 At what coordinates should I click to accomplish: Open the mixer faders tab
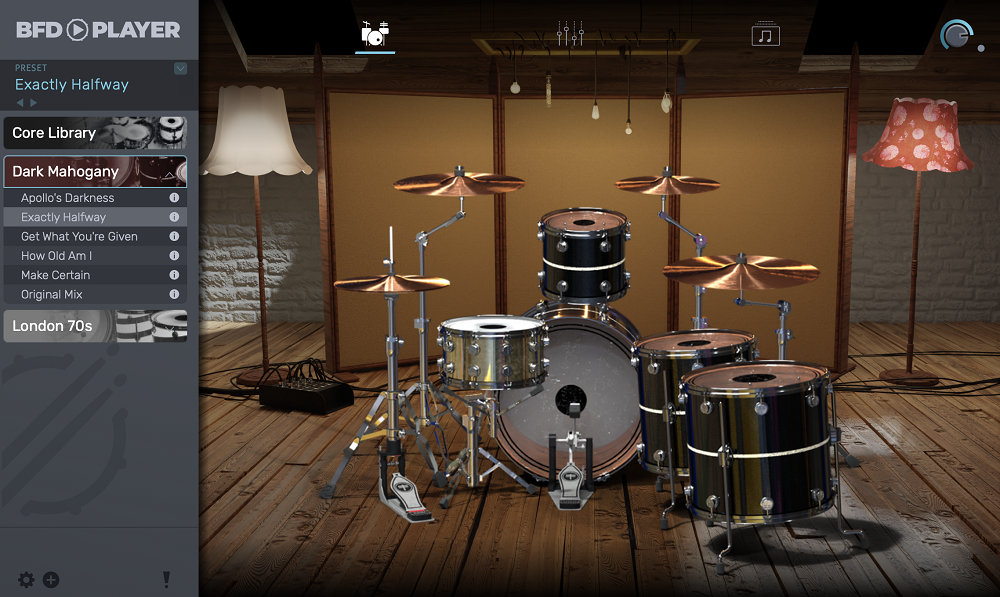tap(570, 34)
